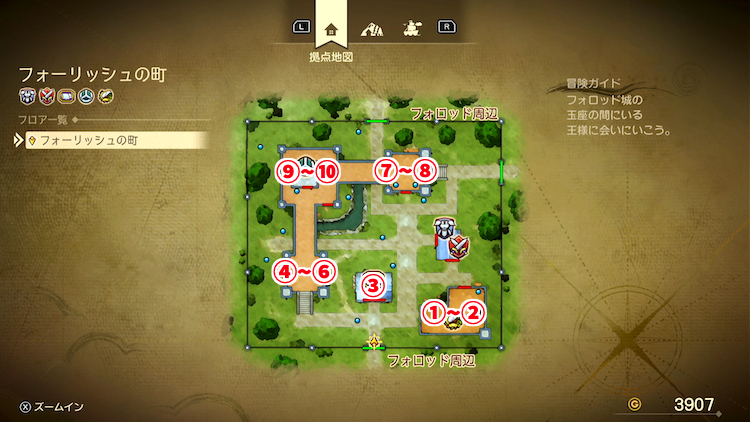This screenshot has height=422, width=750.
Task: Click the top フォロッド周辺 exit label
Action: click(x=453, y=114)
